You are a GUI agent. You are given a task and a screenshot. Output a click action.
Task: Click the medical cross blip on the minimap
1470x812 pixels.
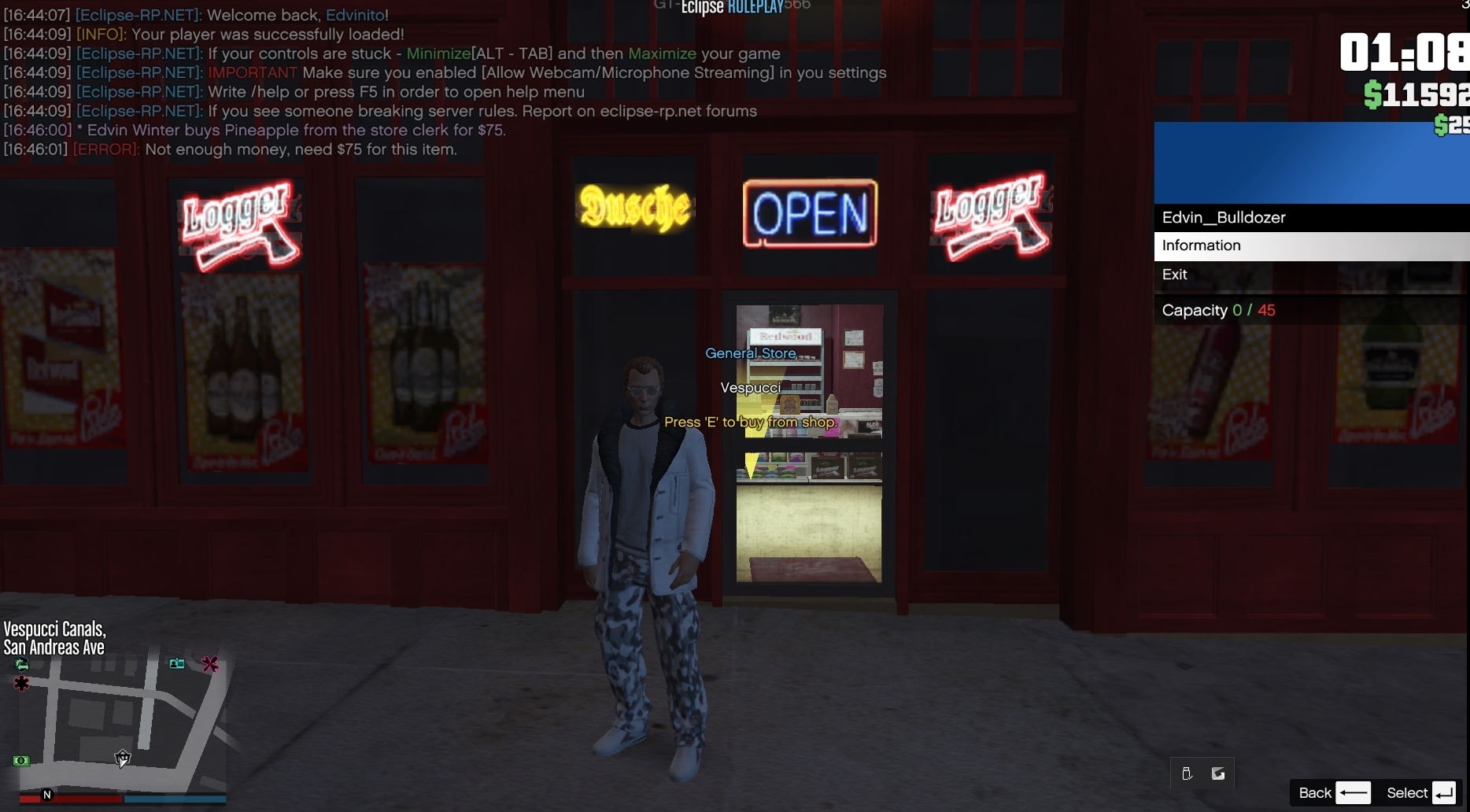pyautogui.click(x=22, y=684)
